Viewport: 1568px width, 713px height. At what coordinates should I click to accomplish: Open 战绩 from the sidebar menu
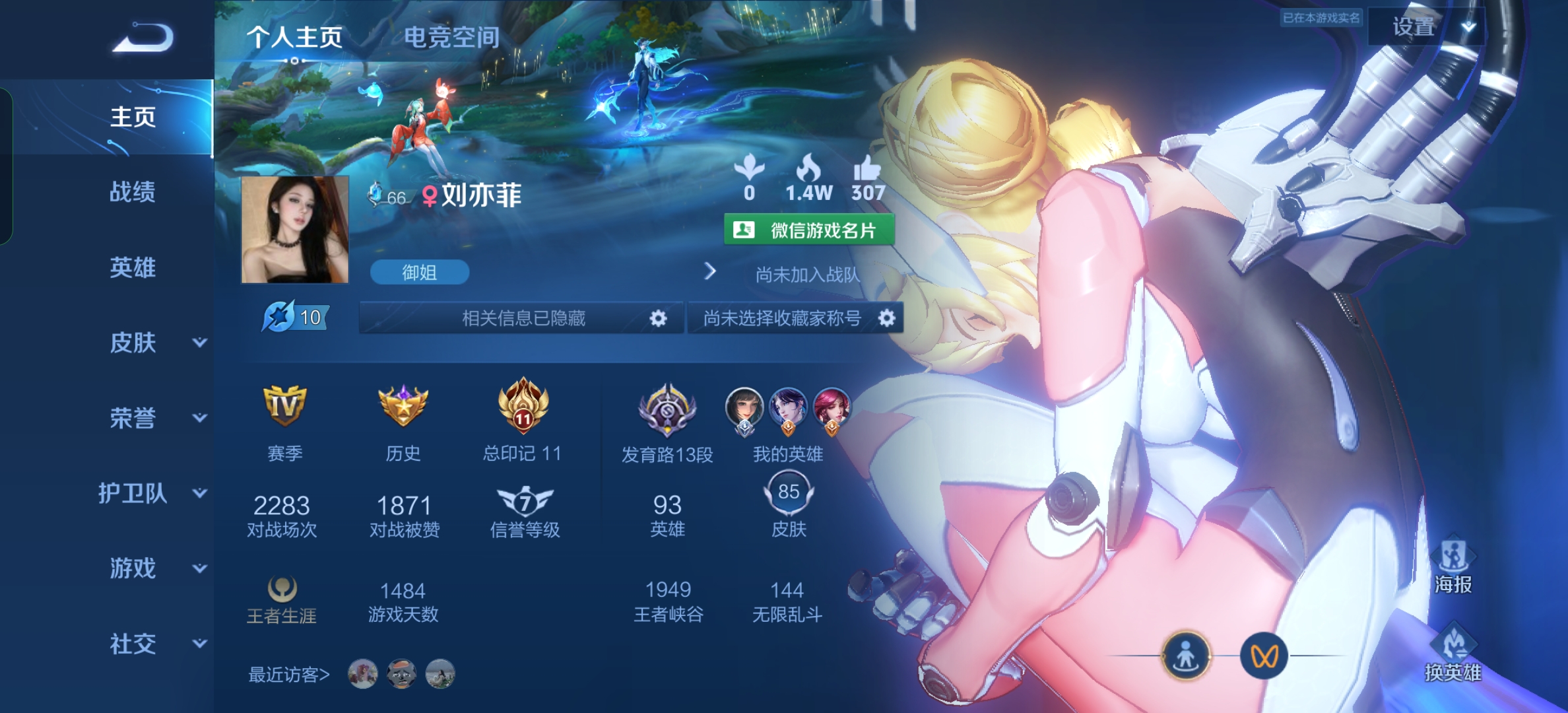132,193
